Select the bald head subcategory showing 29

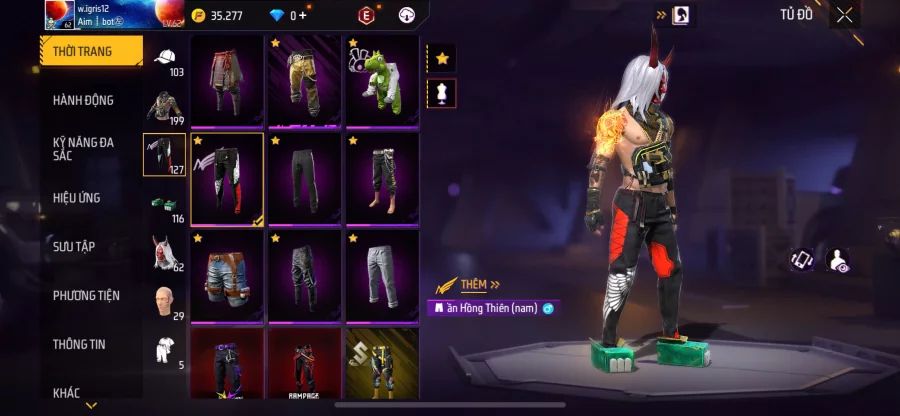point(164,301)
